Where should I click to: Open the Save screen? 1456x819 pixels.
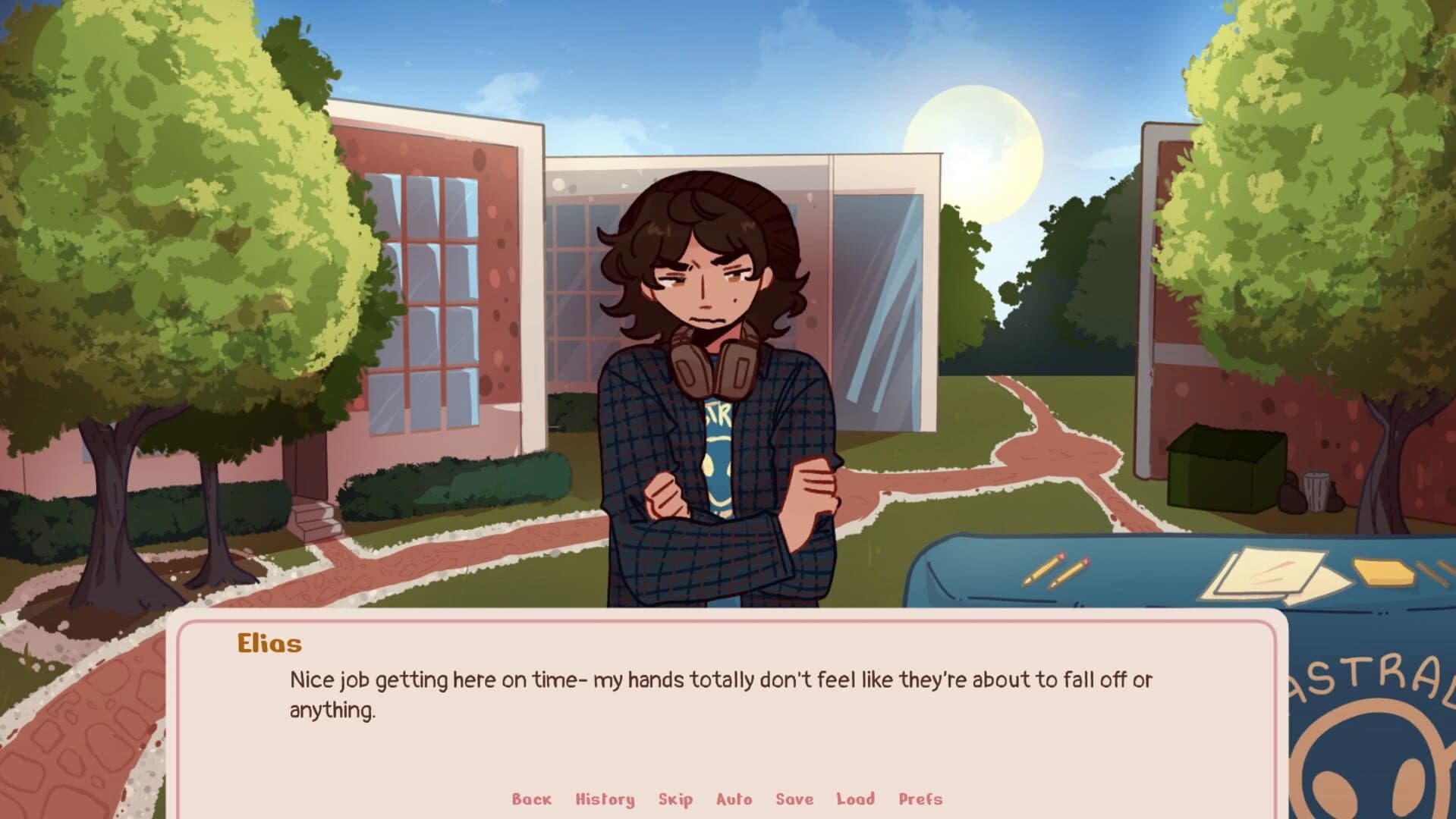pos(794,799)
